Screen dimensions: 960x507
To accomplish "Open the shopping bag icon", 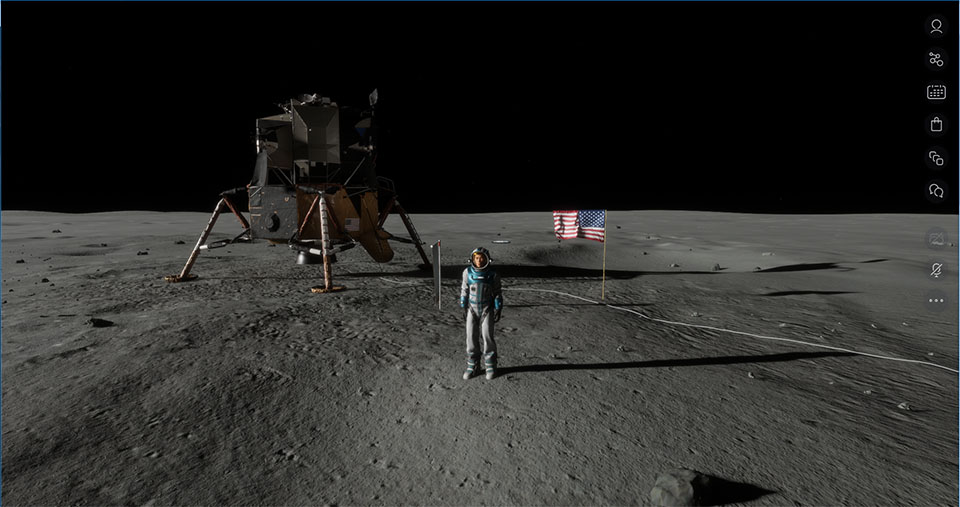I will pos(936,125).
